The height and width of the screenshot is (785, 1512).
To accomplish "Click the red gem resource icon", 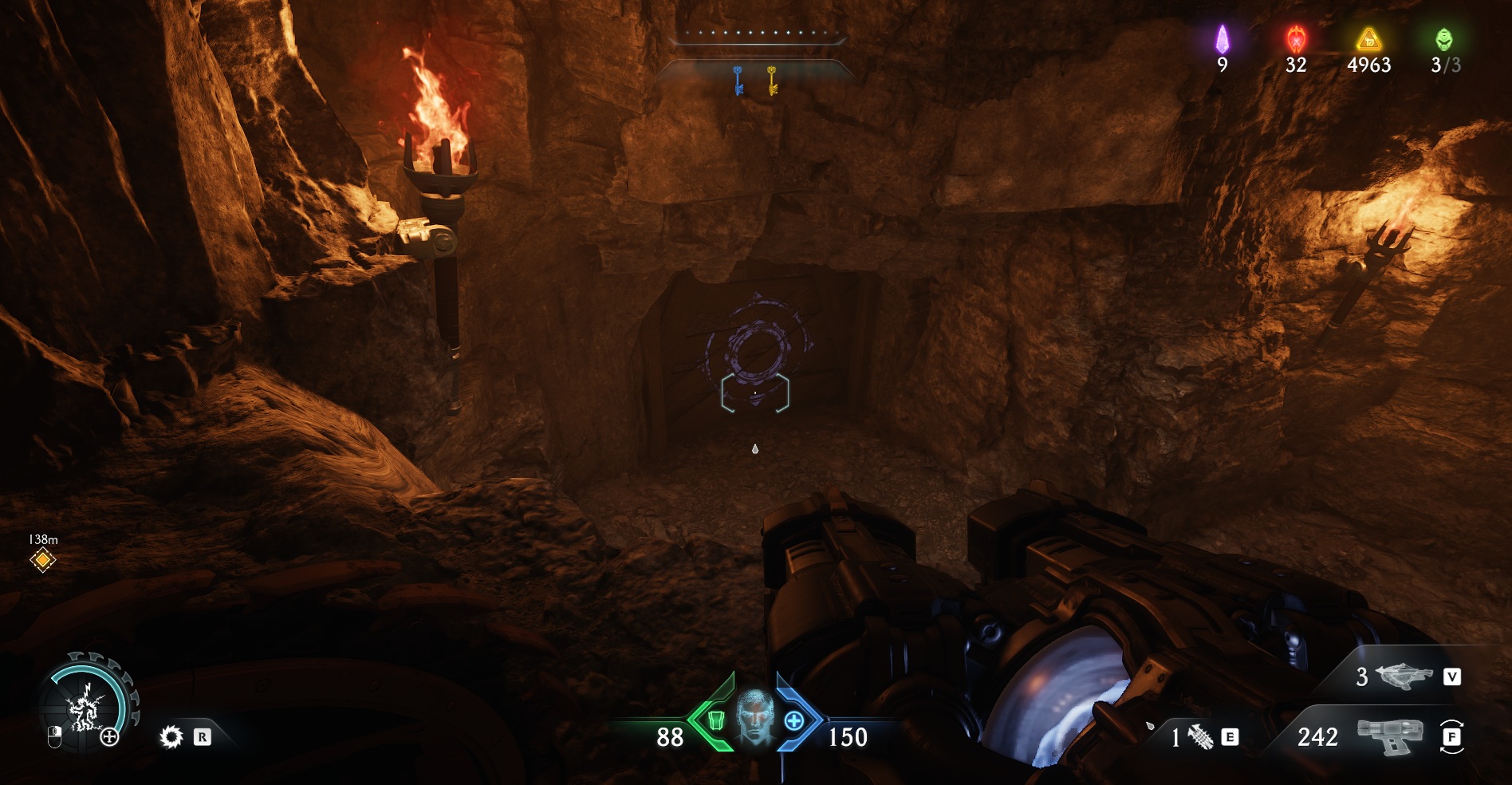I will click(x=1296, y=39).
